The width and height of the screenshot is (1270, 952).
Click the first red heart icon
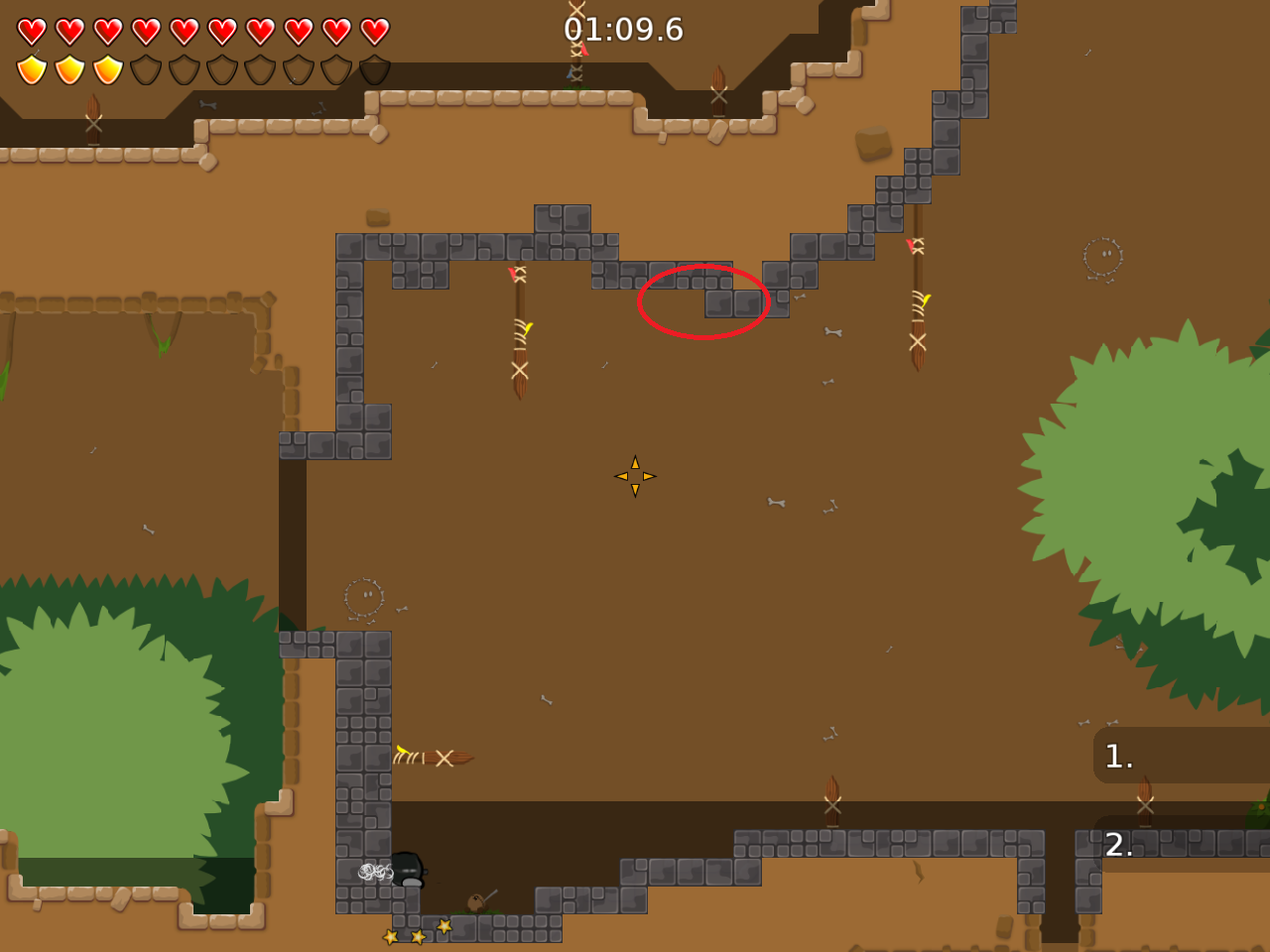(31, 31)
